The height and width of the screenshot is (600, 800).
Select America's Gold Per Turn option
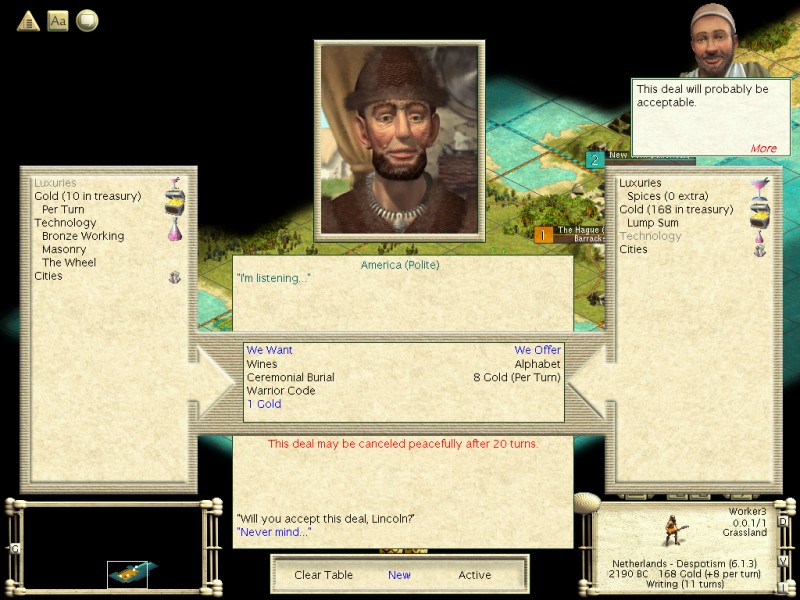[63, 210]
